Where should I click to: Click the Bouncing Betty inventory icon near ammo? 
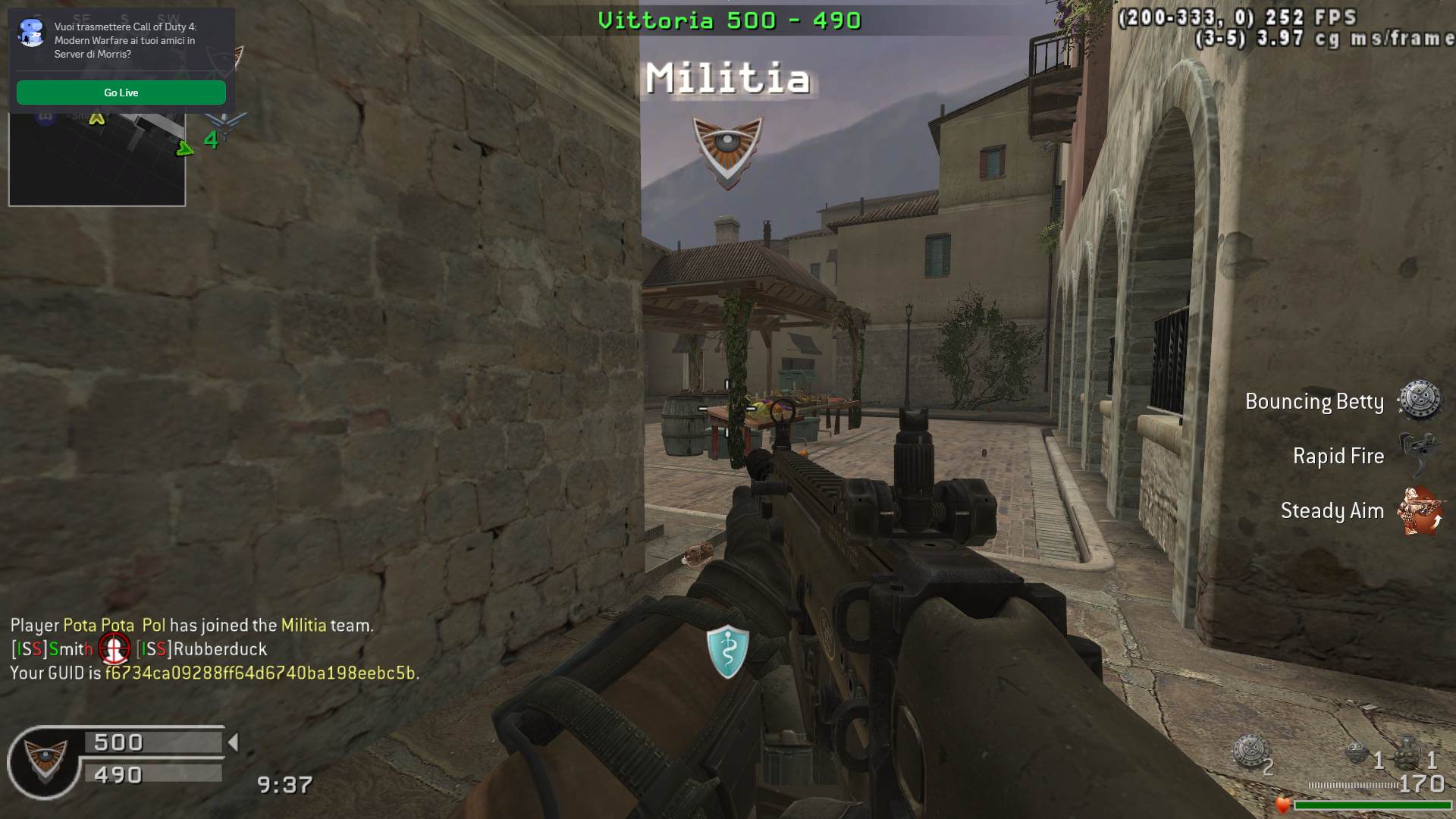[1249, 752]
